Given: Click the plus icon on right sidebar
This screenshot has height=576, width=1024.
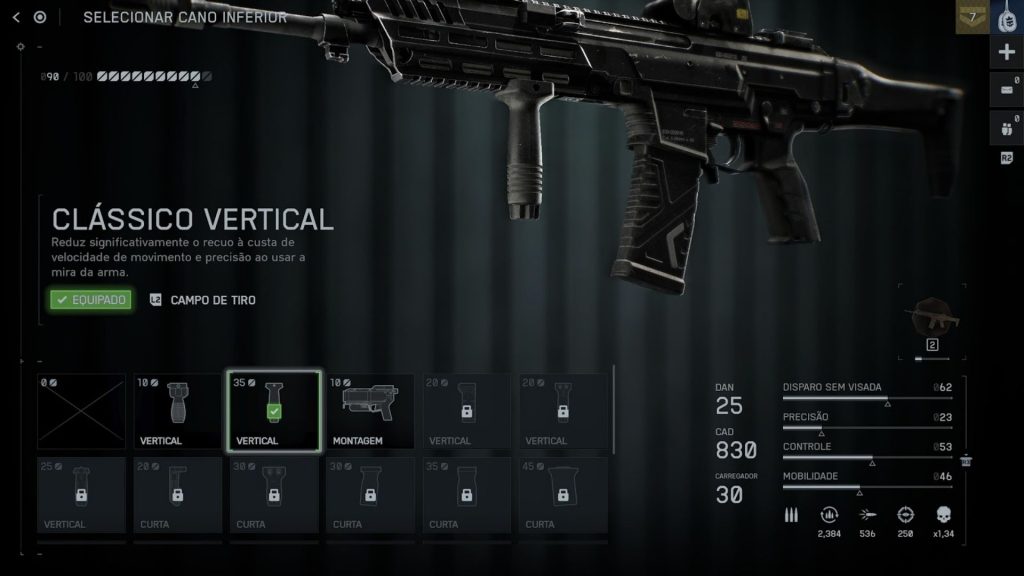Looking at the screenshot, I should 1006,53.
